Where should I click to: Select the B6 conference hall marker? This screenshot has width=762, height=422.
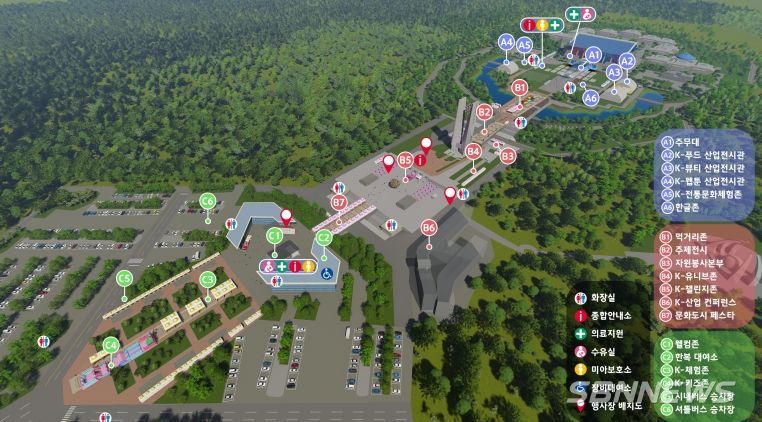click(429, 227)
